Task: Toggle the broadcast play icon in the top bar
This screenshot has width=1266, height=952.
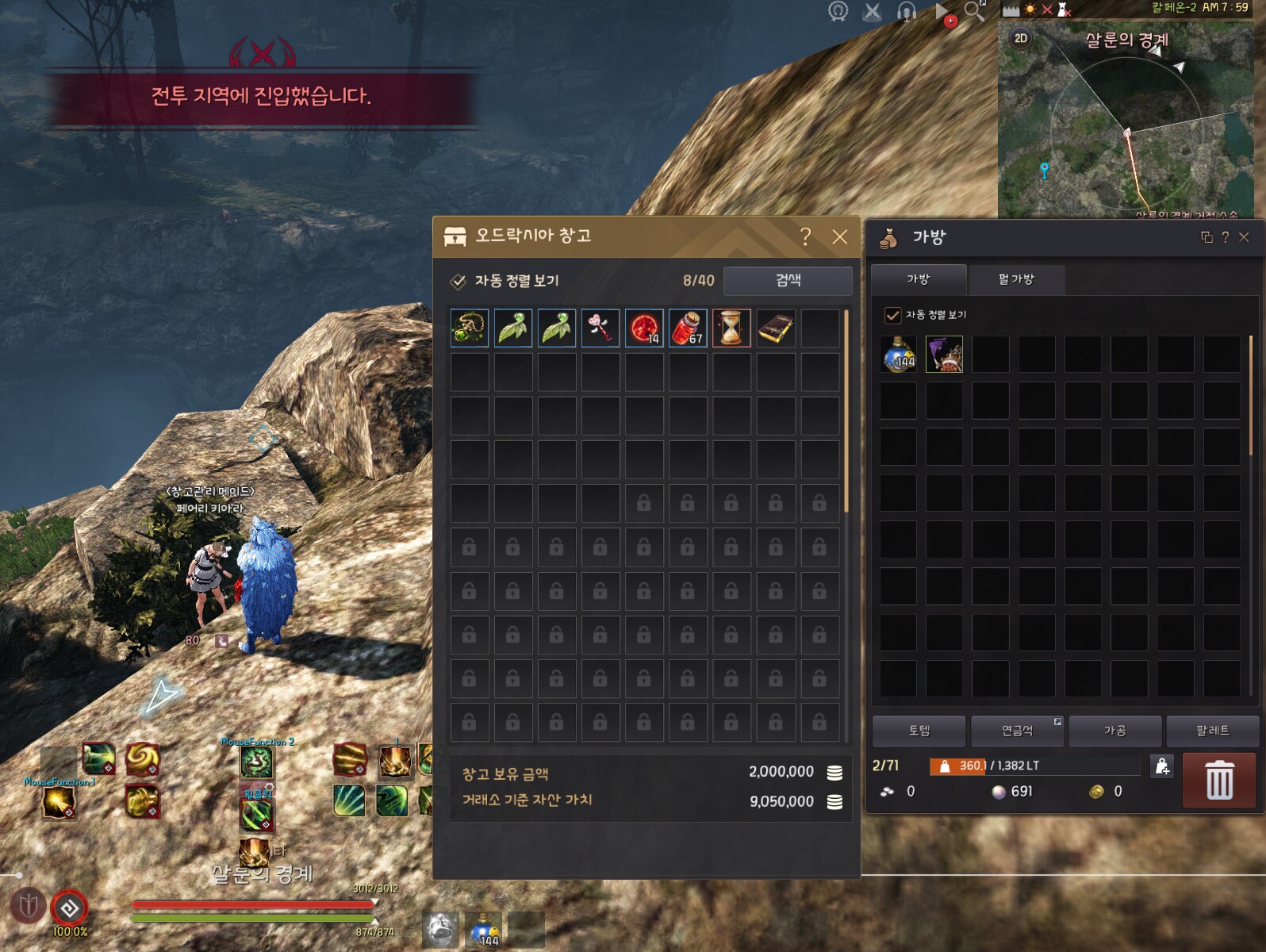Action: click(940, 12)
